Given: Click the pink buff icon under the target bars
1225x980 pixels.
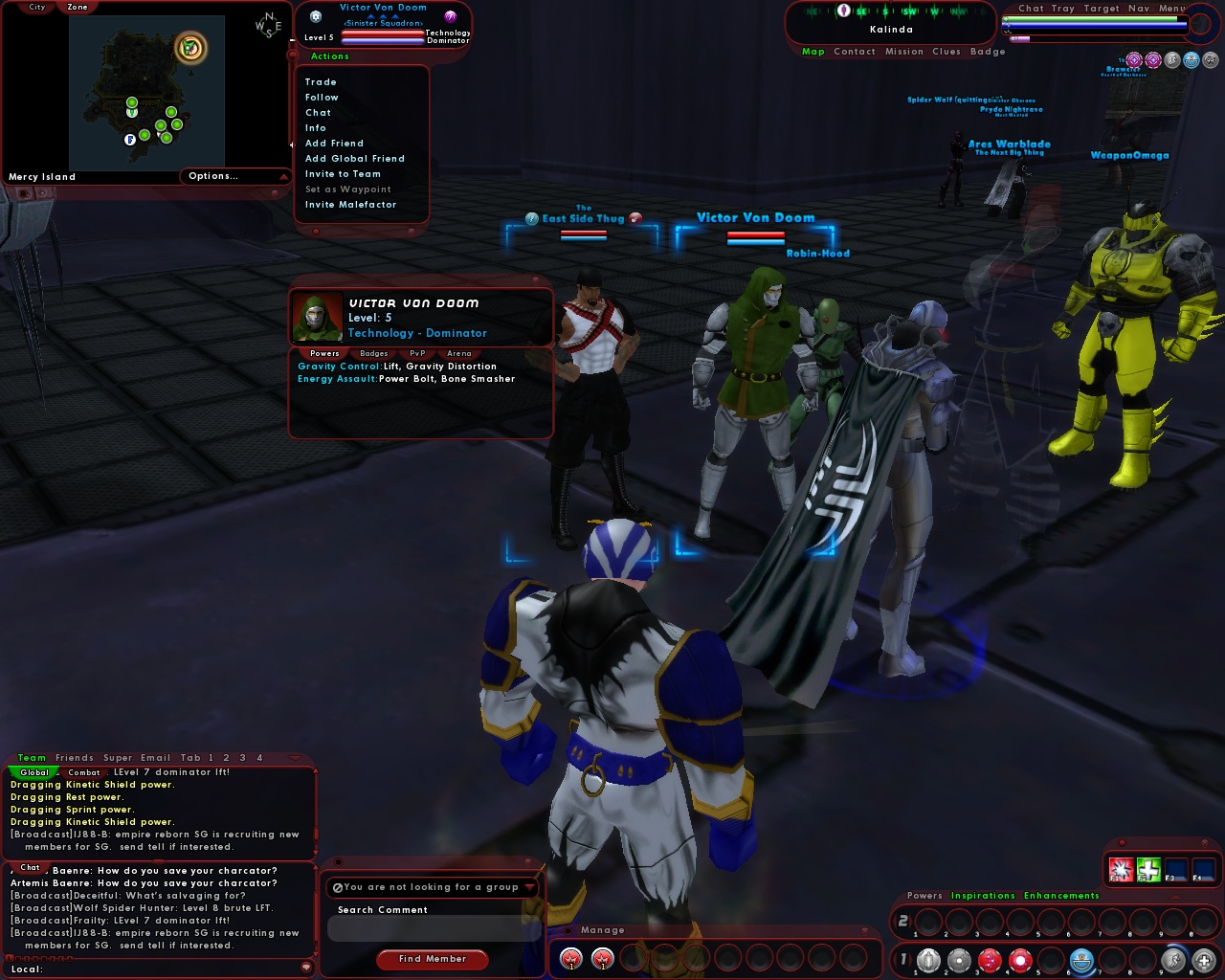Looking at the screenshot, I should pos(1134,60).
